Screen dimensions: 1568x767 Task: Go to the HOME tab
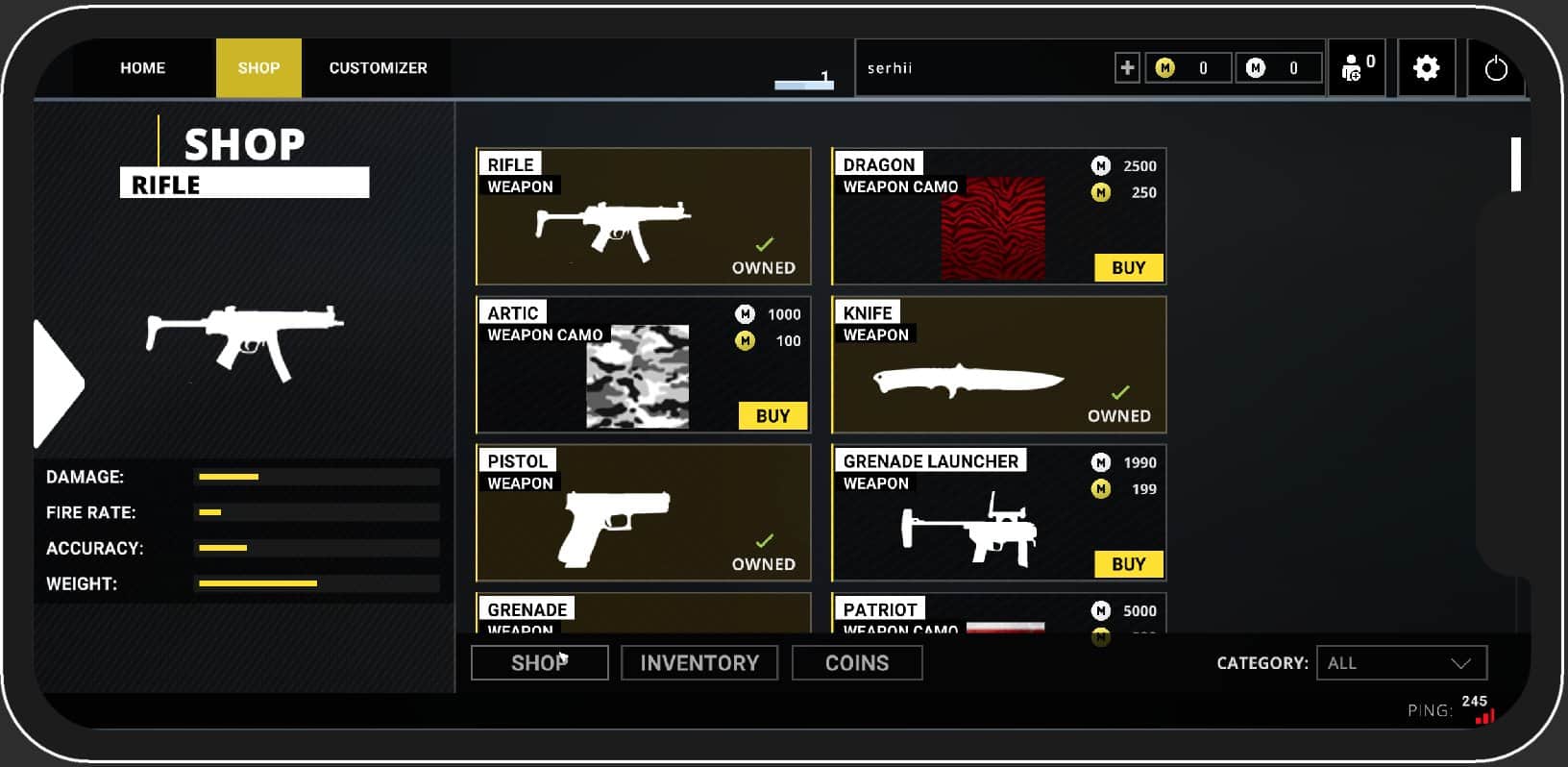pyautogui.click(x=142, y=68)
